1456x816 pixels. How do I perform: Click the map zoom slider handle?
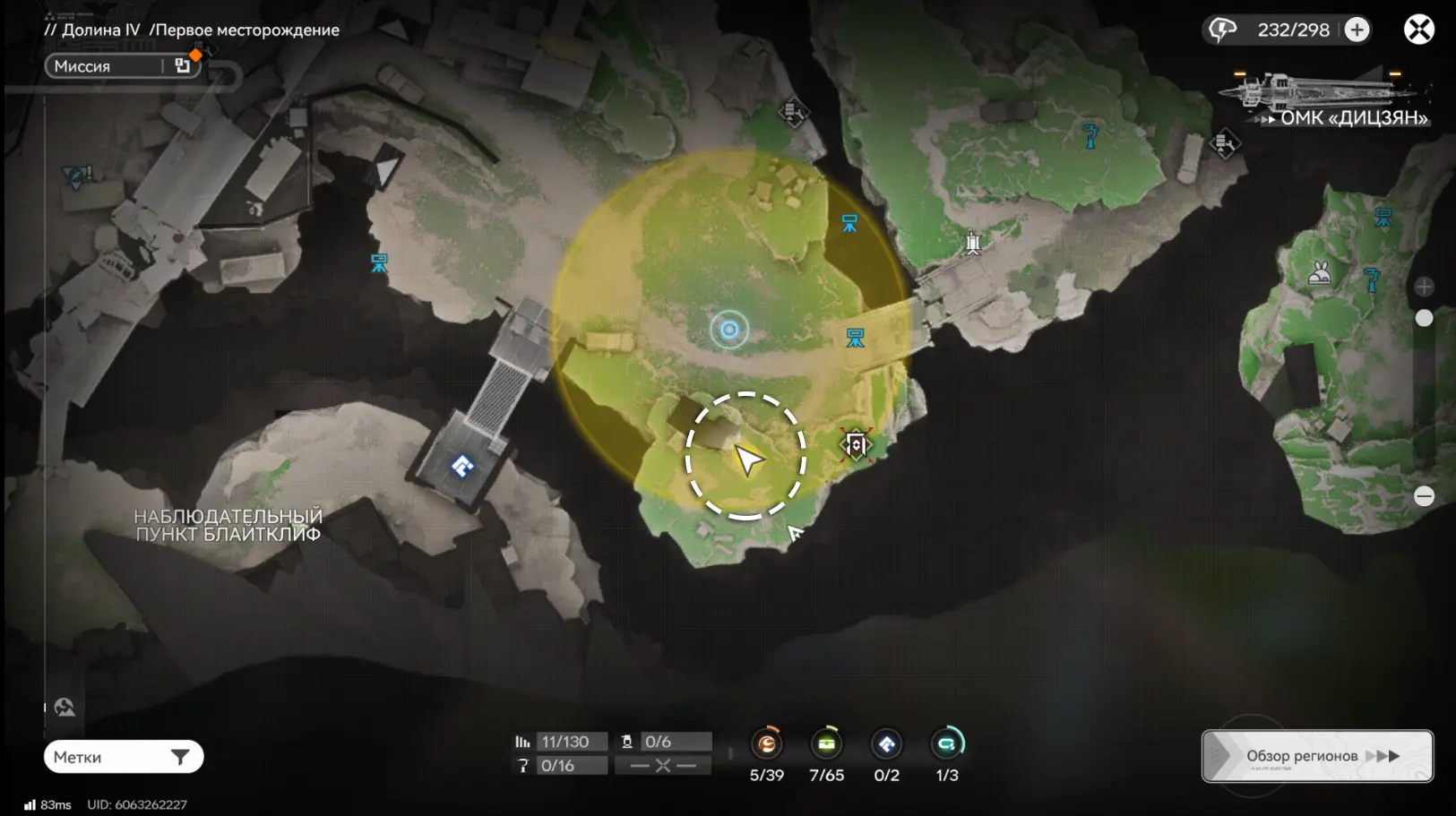(1424, 318)
